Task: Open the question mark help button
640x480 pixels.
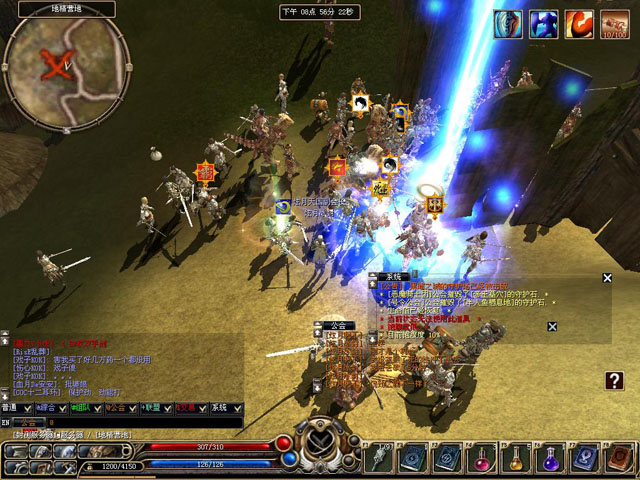Action: point(615,380)
